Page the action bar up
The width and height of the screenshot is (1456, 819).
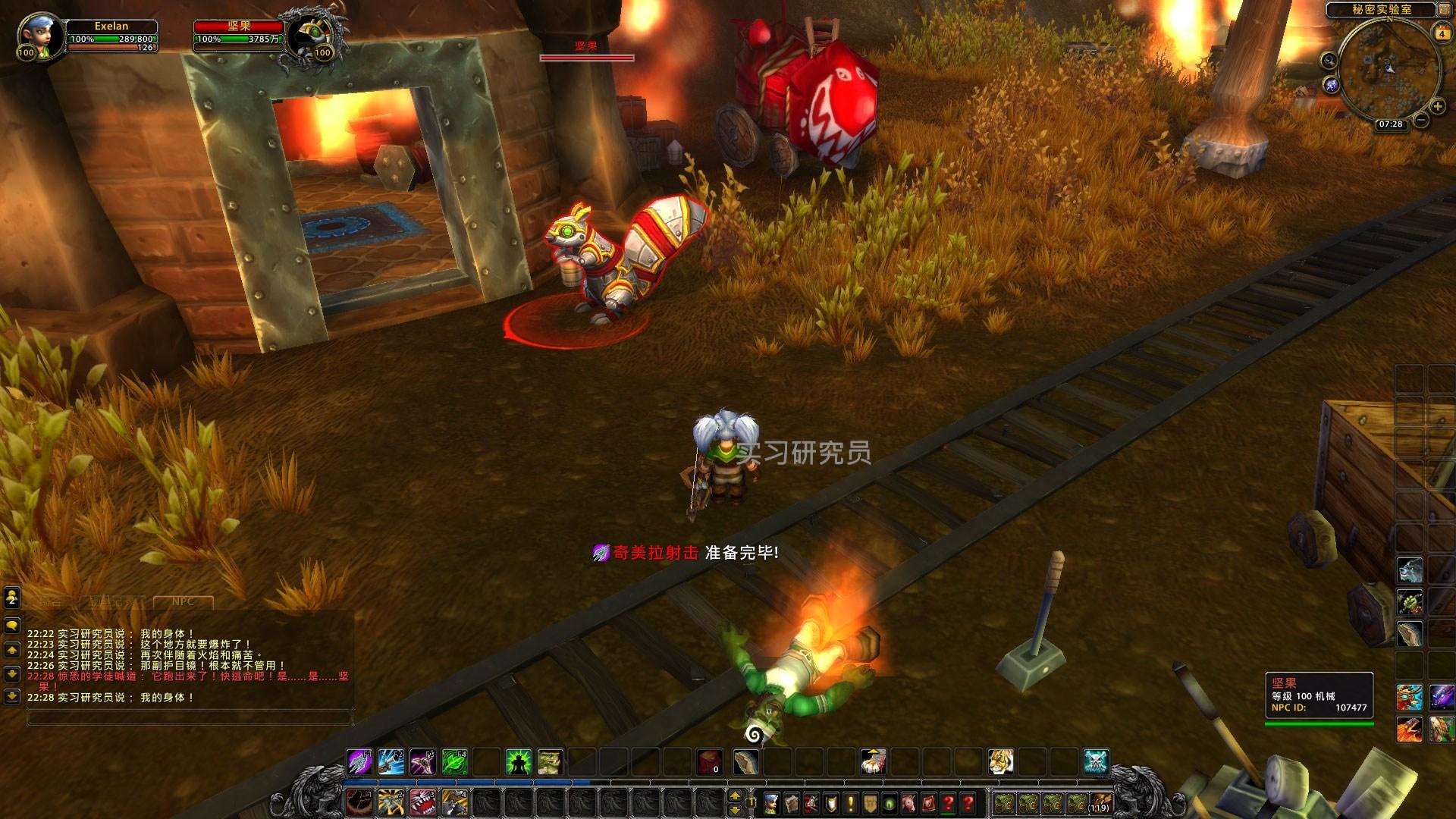734,795
